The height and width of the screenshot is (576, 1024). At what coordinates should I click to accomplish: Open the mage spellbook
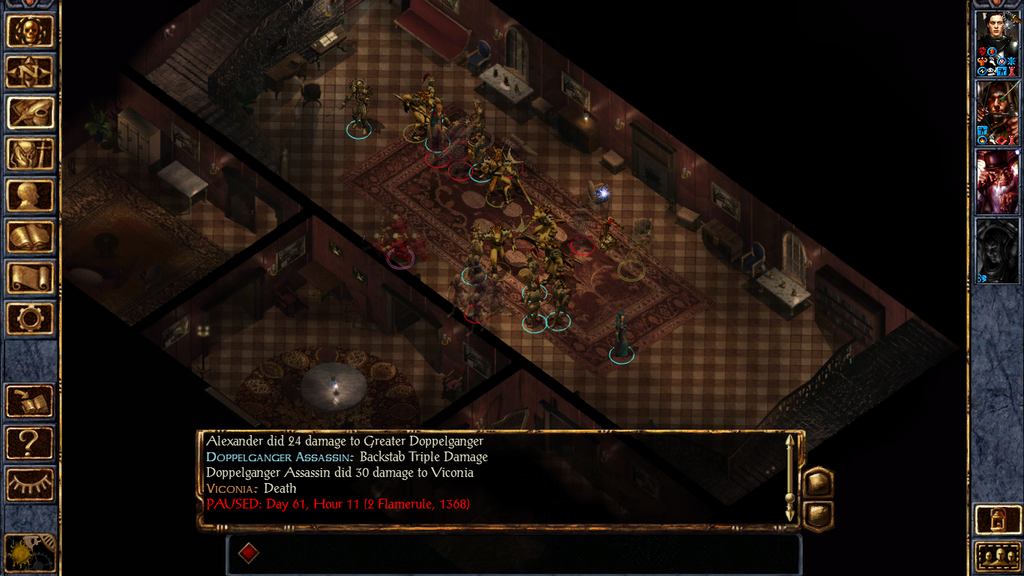coord(30,237)
